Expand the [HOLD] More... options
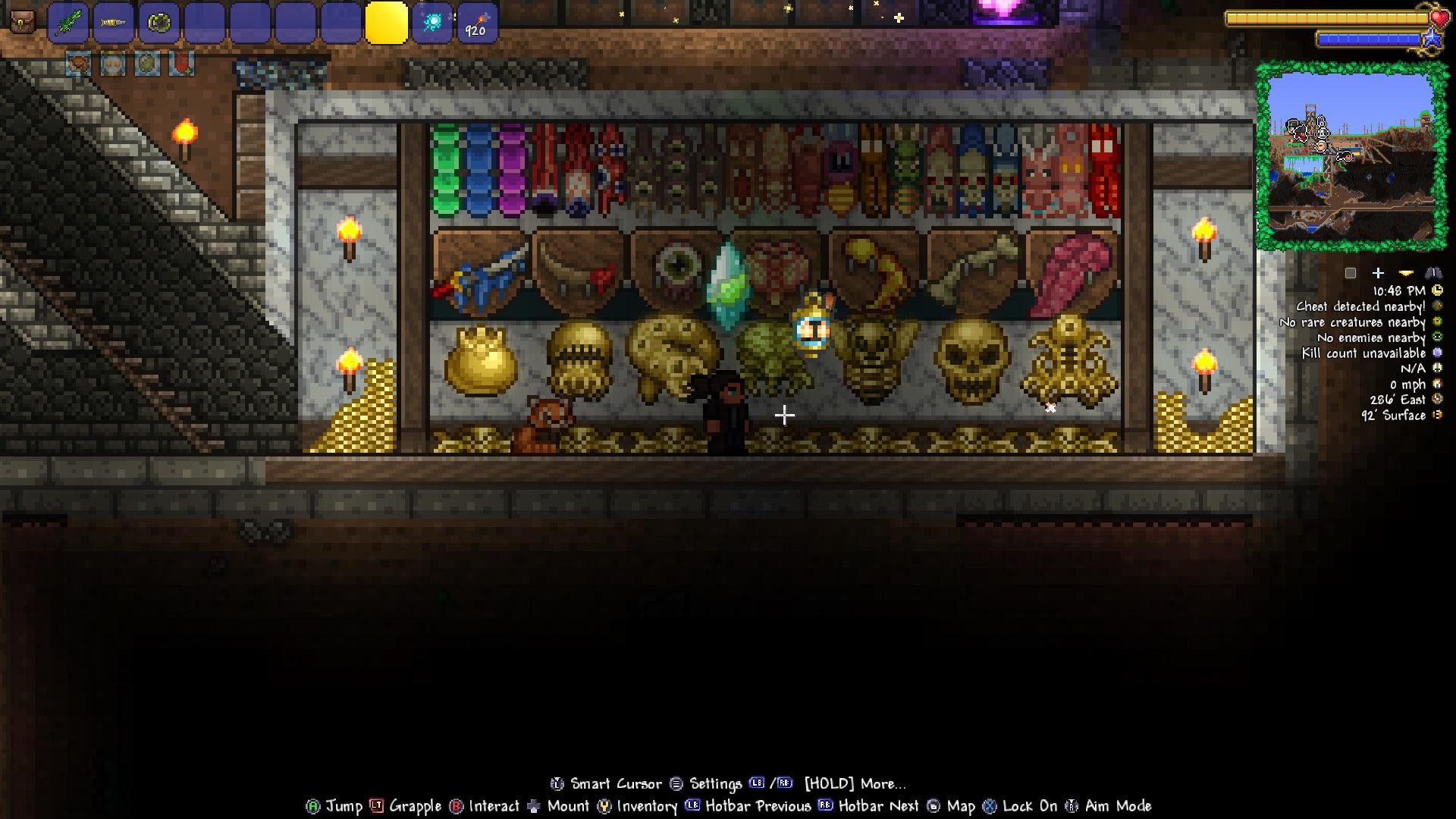This screenshot has width=1456, height=819. click(855, 784)
